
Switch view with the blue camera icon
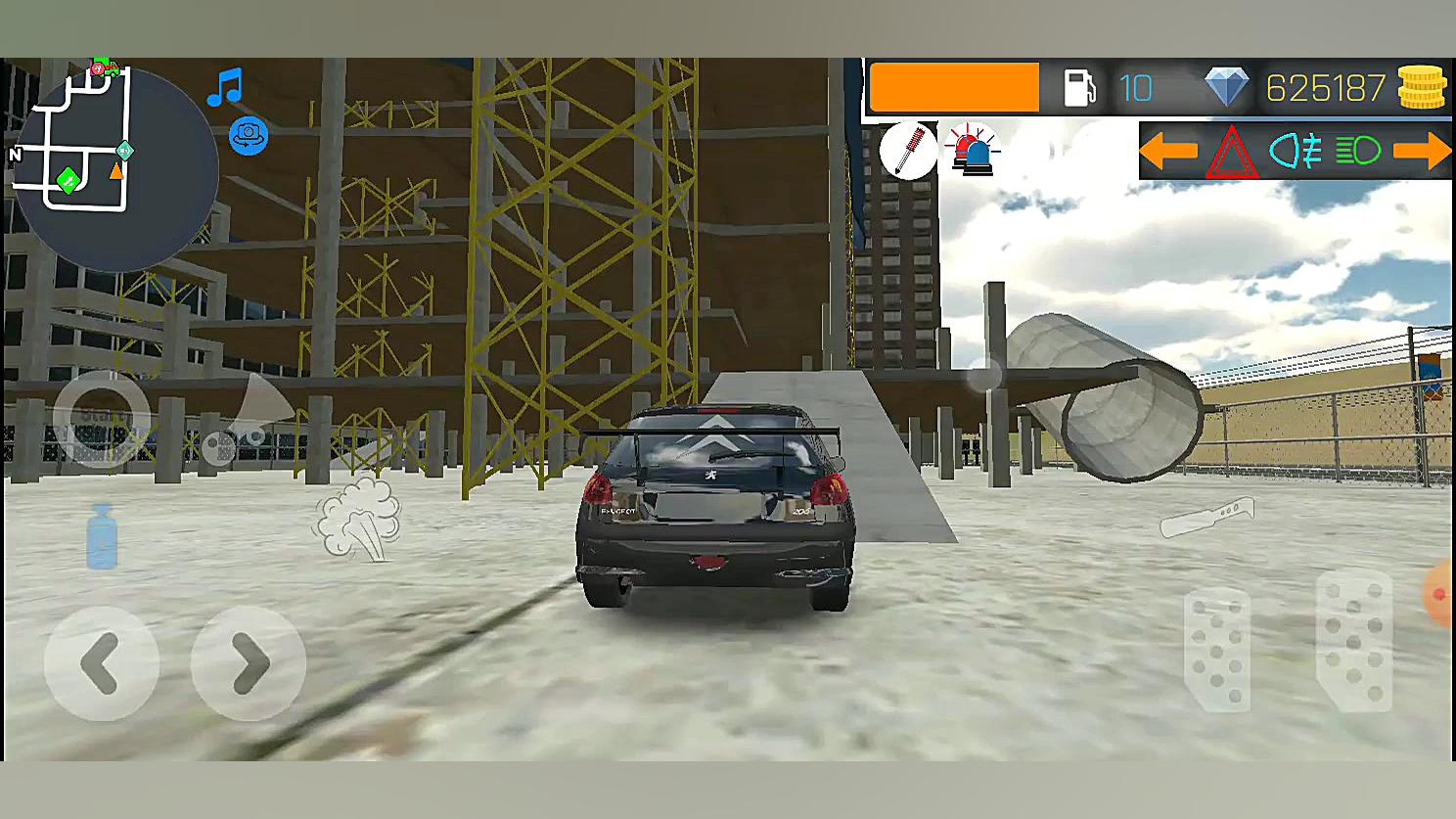click(249, 135)
